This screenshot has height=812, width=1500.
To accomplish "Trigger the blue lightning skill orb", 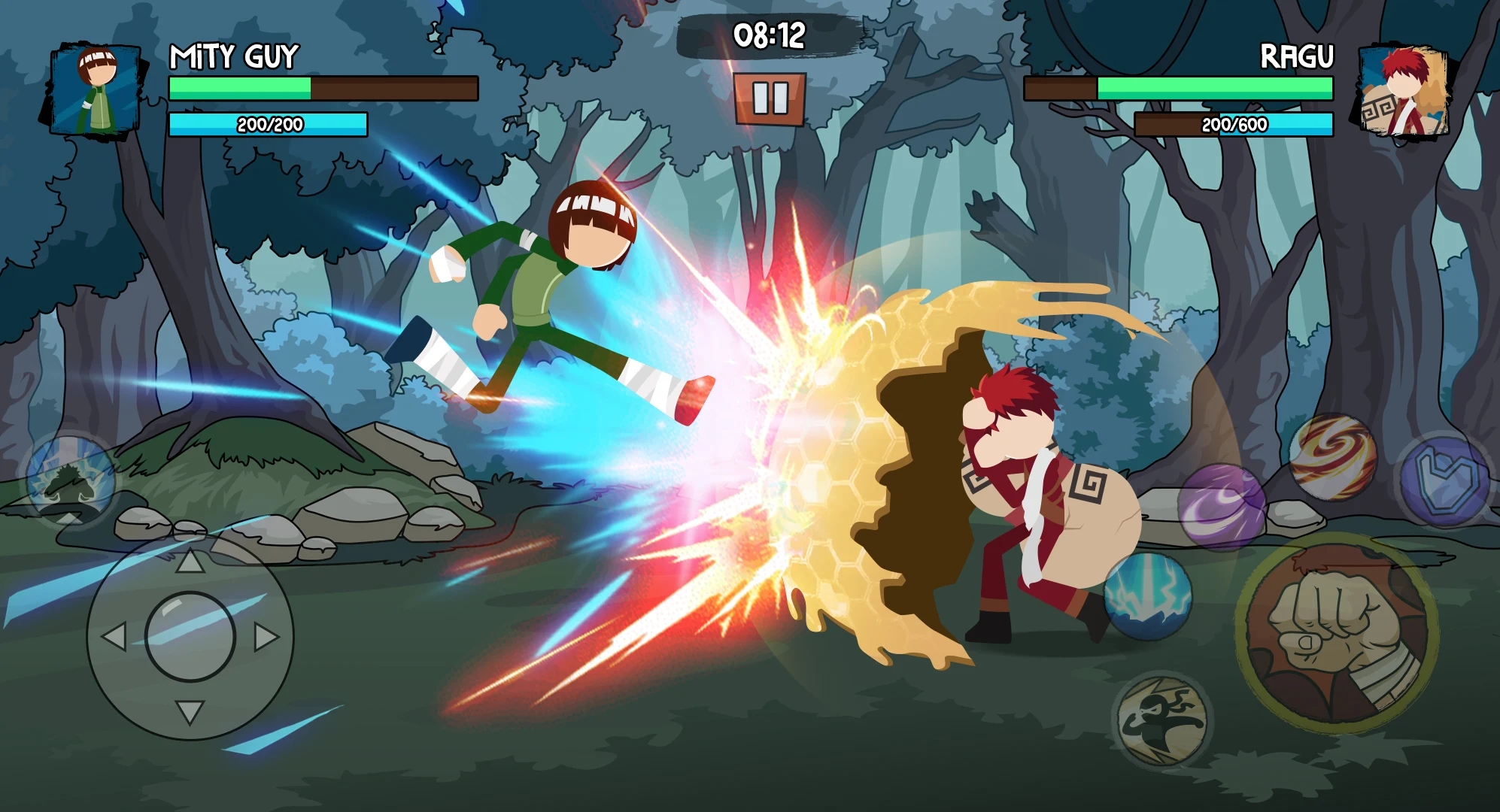I will [x=1147, y=596].
